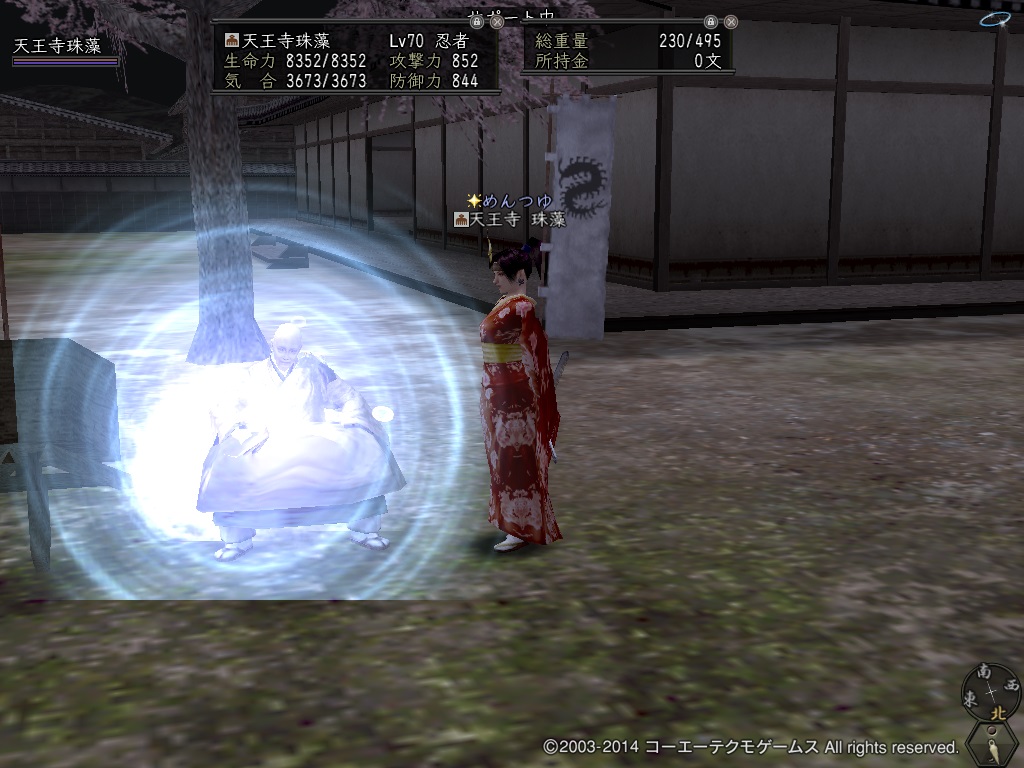This screenshot has height=768, width=1024.
Task: Close the weight and money panel
Action: (x=731, y=21)
